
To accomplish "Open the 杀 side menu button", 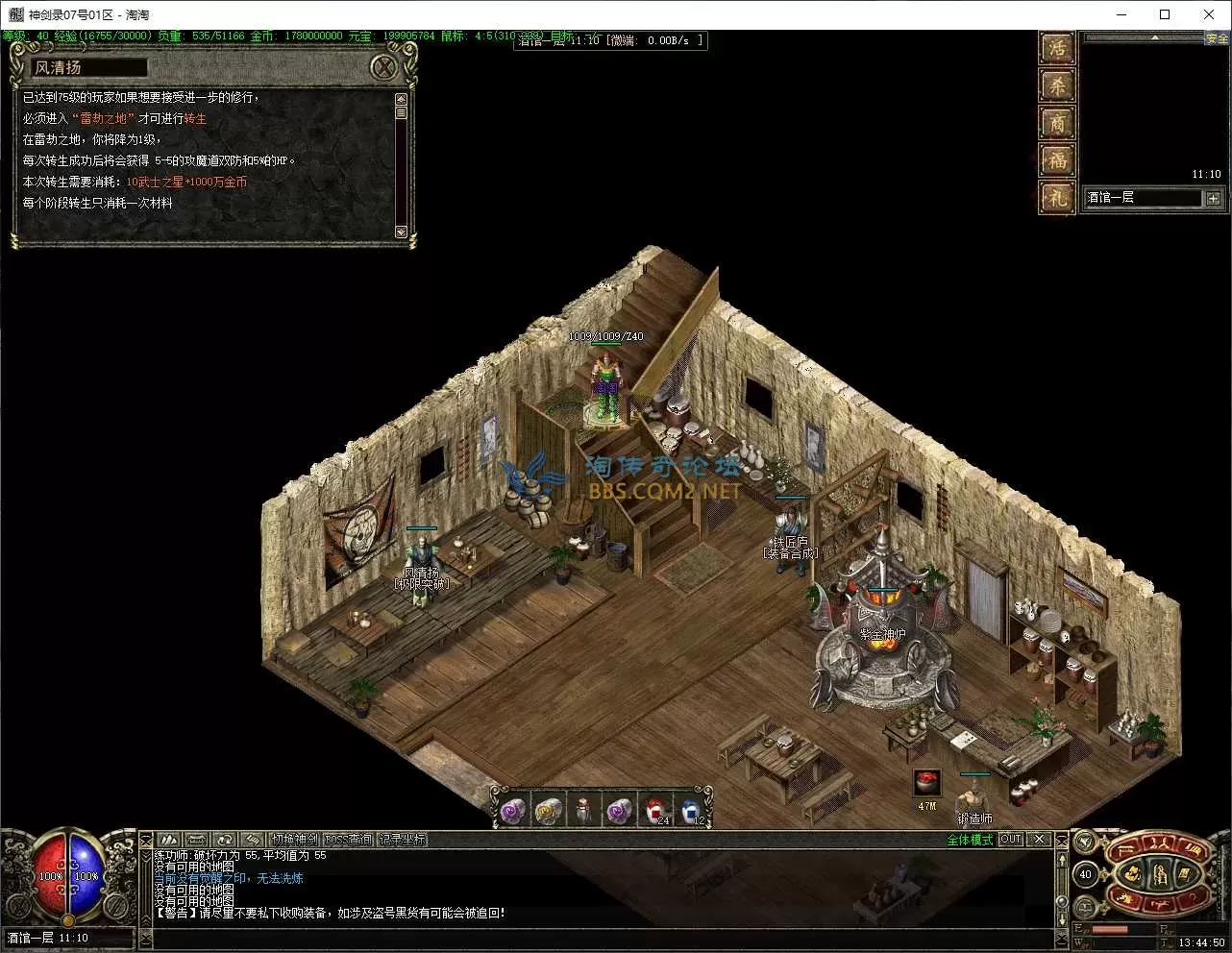I will point(1057,86).
